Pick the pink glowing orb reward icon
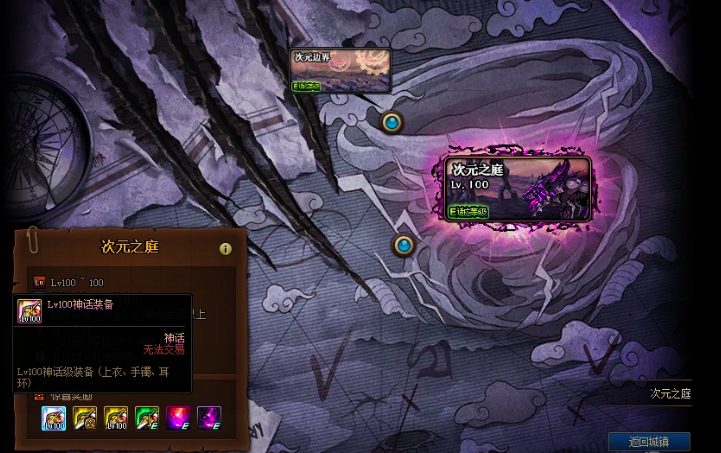 pos(178,418)
